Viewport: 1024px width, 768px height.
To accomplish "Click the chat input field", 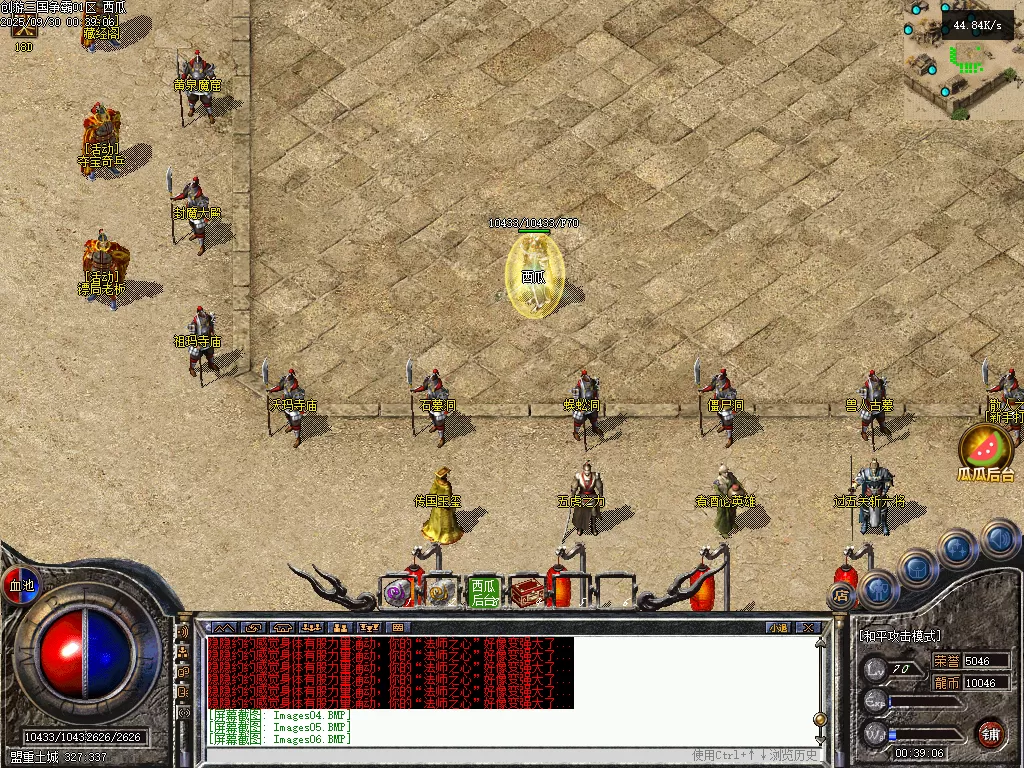I will point(450,755).
